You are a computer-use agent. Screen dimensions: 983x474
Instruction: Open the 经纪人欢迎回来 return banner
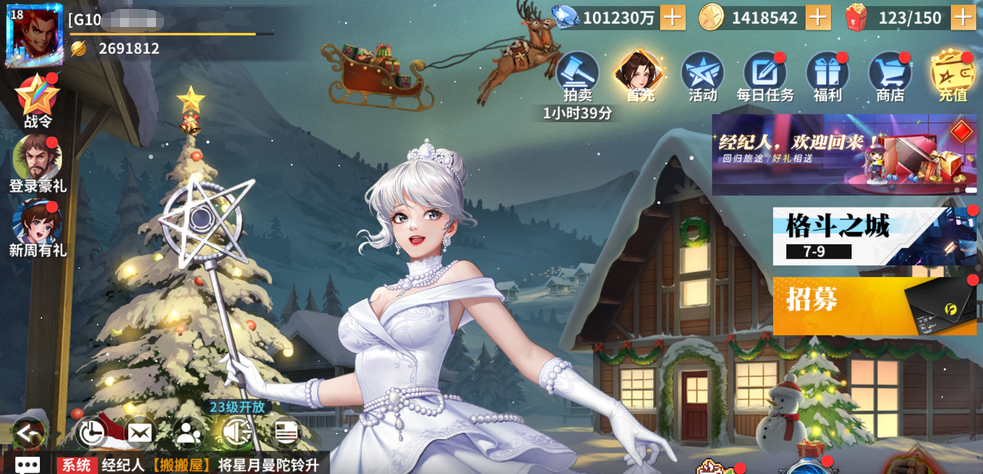coord(843,154)
